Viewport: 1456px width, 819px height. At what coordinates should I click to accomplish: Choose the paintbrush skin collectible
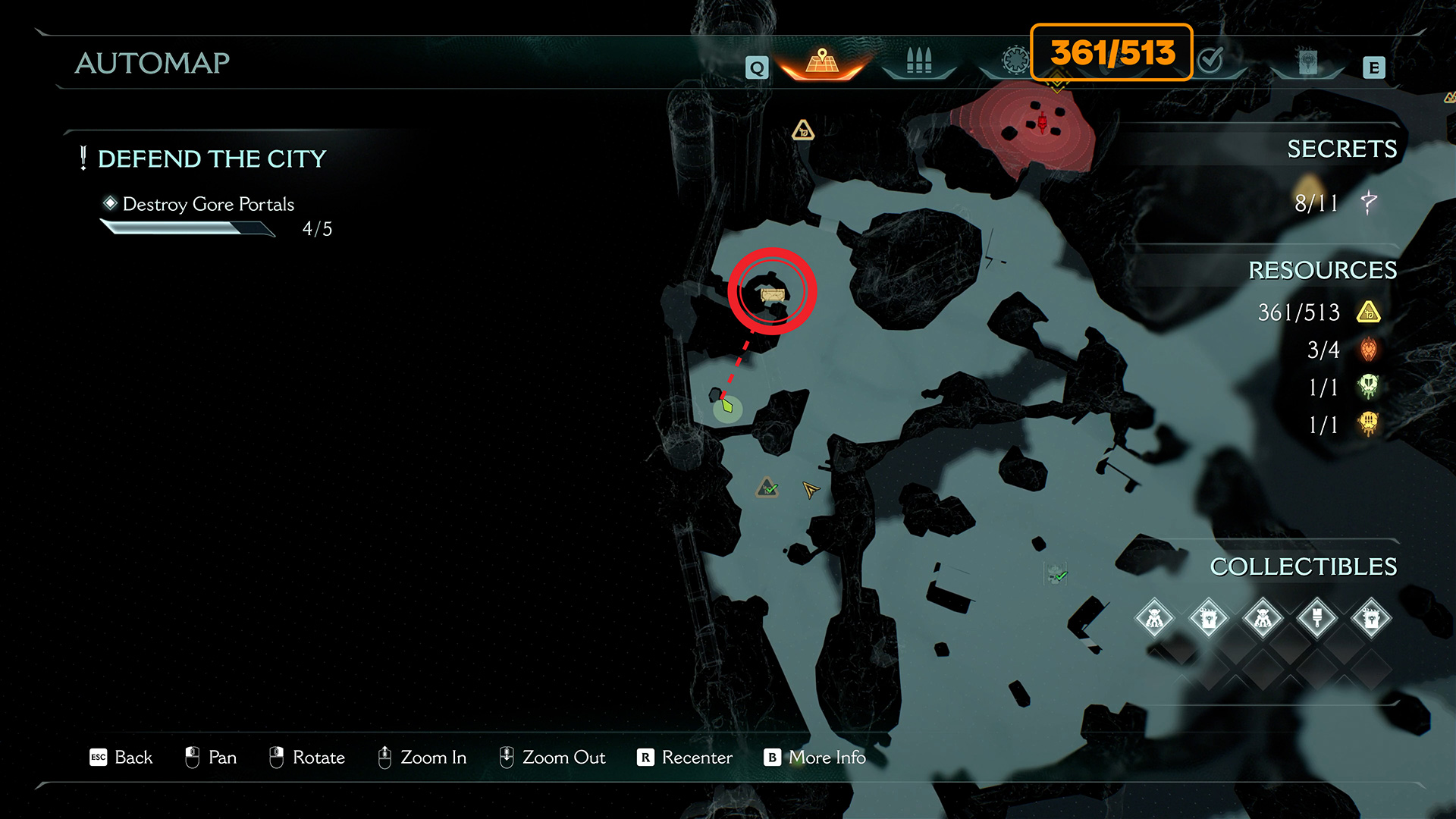coord(1316,618)
